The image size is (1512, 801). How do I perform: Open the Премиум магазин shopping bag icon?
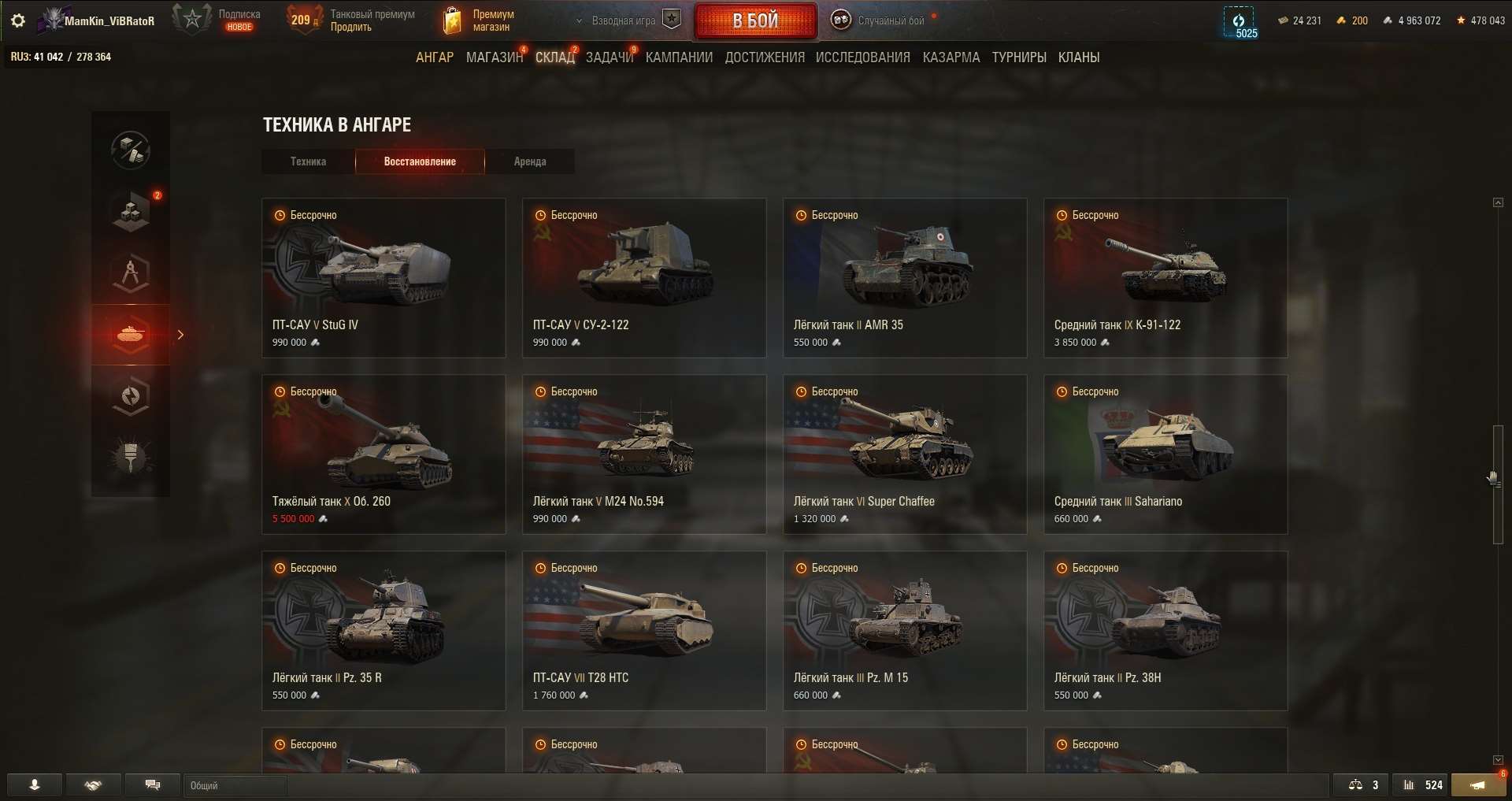pos(453,20)
